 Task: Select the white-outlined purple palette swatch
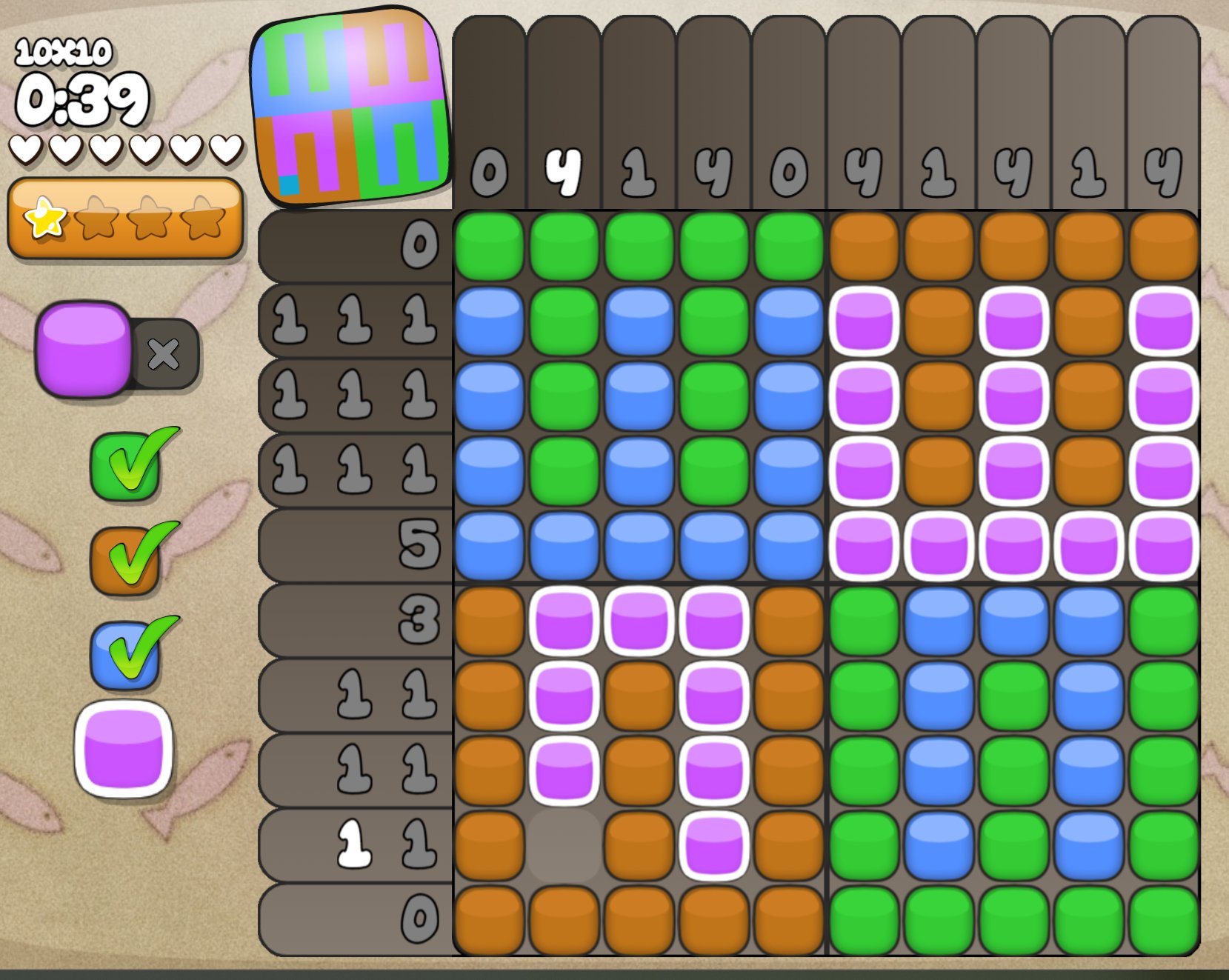(124, 749)
